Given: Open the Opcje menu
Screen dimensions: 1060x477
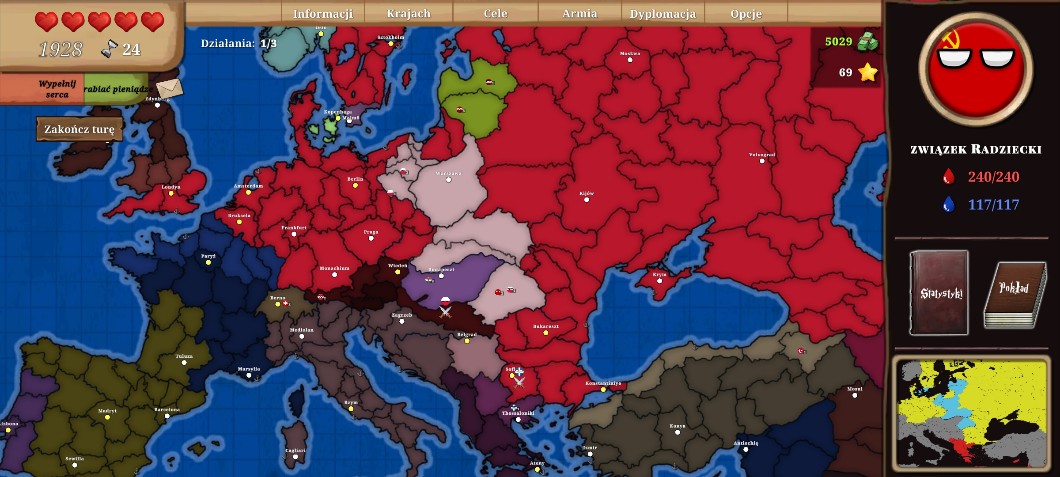Looking at the screenshot, I should tap(746, 14).
